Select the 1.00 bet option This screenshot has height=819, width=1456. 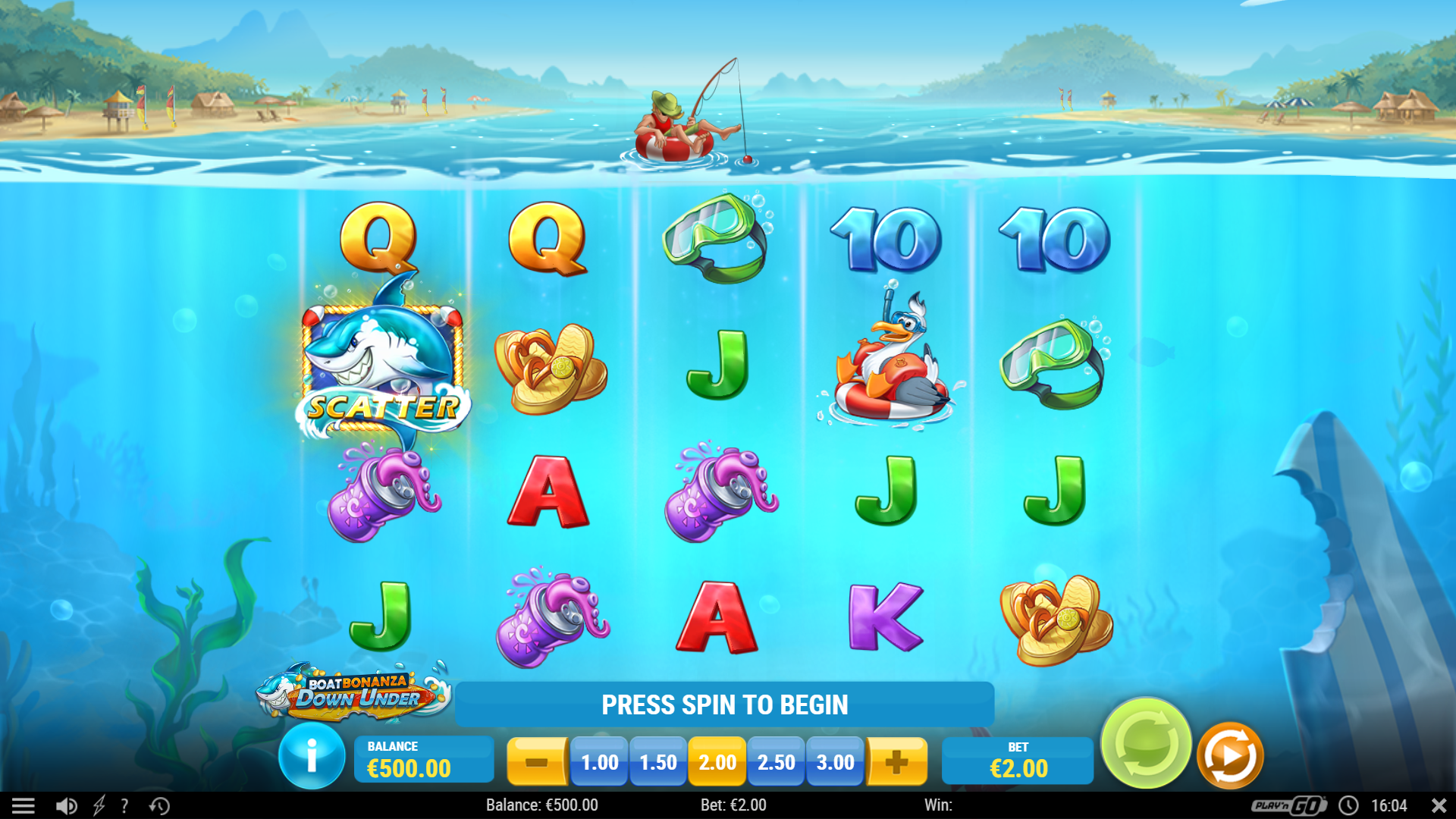(x=599, y=762)
